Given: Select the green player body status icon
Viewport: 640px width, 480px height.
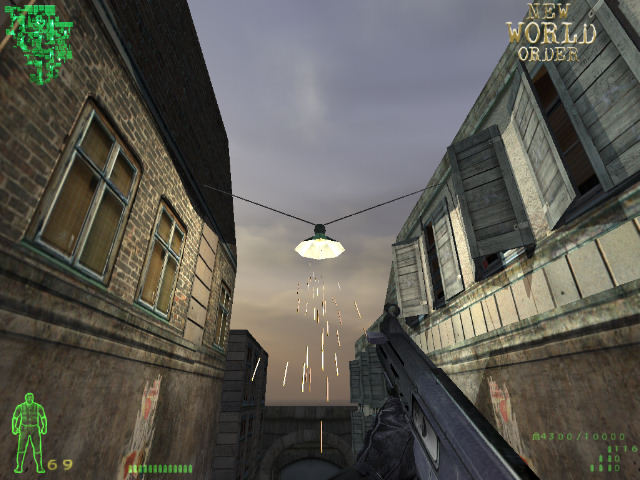Looking at the screenshot, I should coord(30,431).
